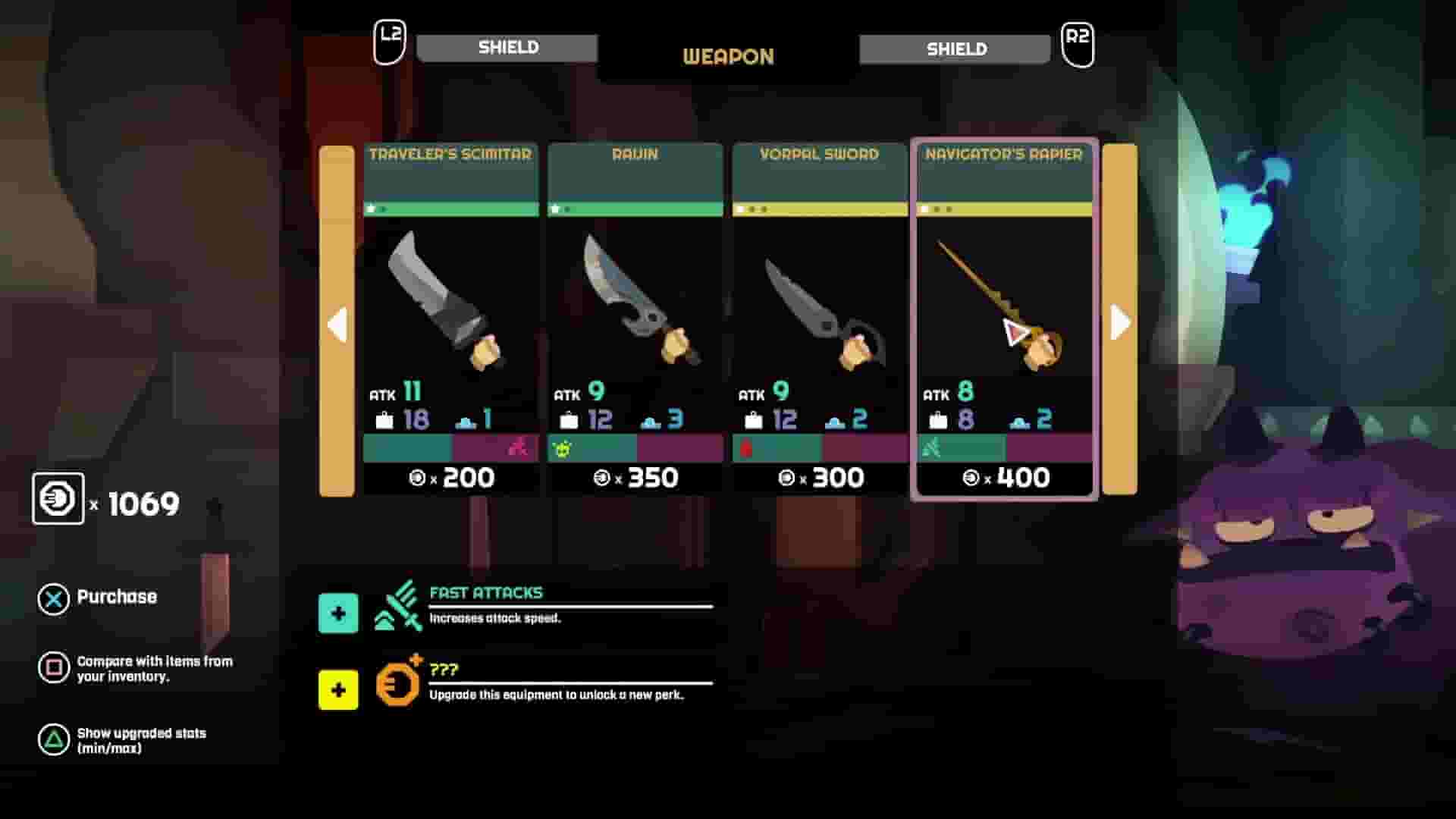Click the poison perk icon on Raijin card

(560, 447)
